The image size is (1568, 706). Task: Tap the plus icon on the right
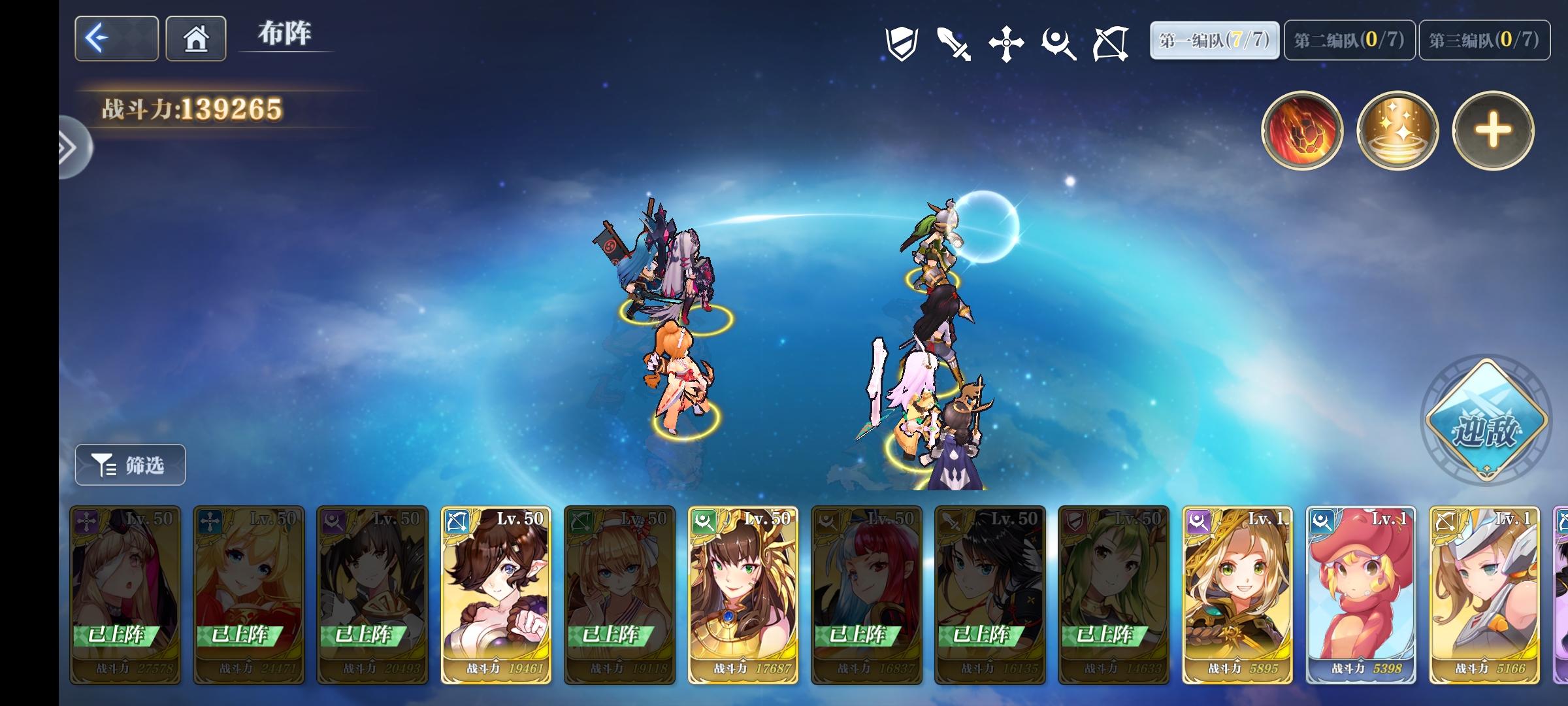1492,131
